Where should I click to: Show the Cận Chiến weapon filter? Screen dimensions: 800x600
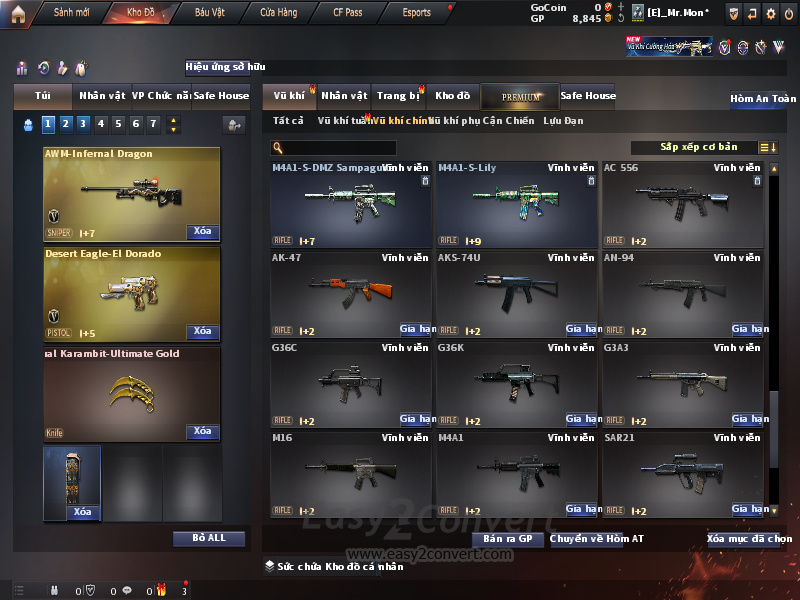[508, 121]
